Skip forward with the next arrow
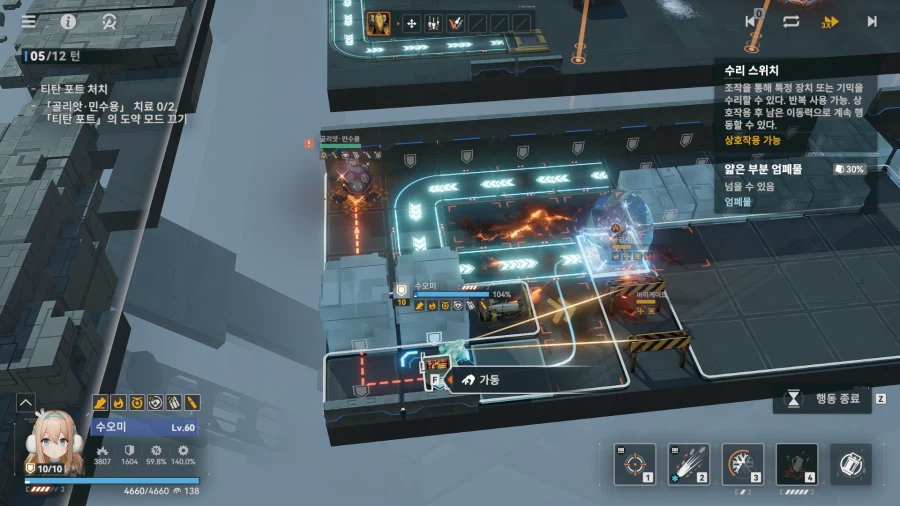 [871, 21]
